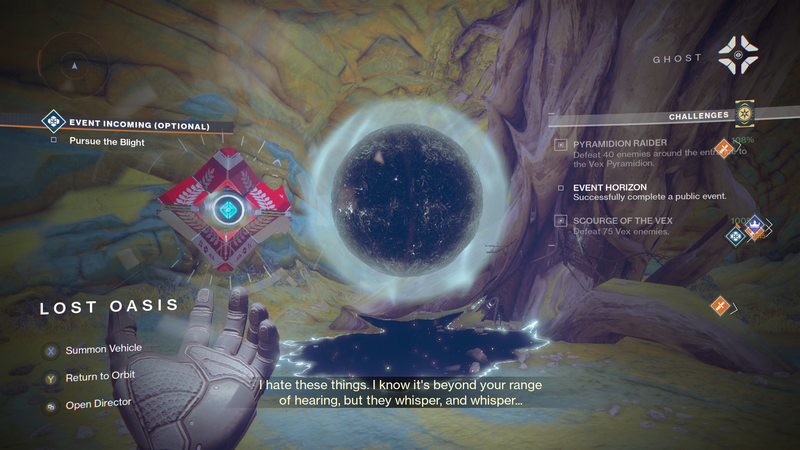Open the Event Incoming tracker
This screenshot has width=800, height=450.
[x=139, y=126]
